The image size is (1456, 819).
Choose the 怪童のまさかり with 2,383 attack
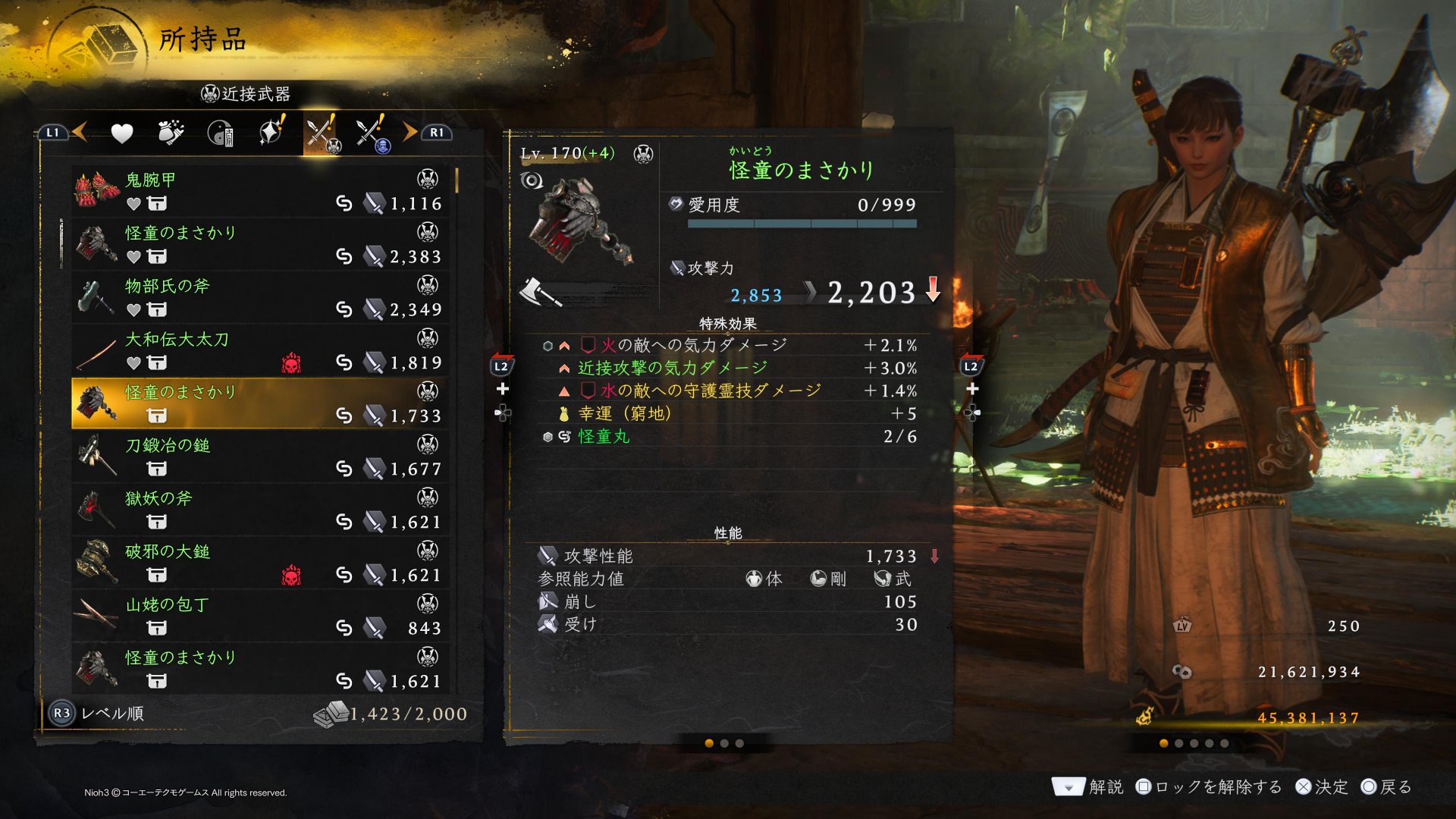click(258, 244)
